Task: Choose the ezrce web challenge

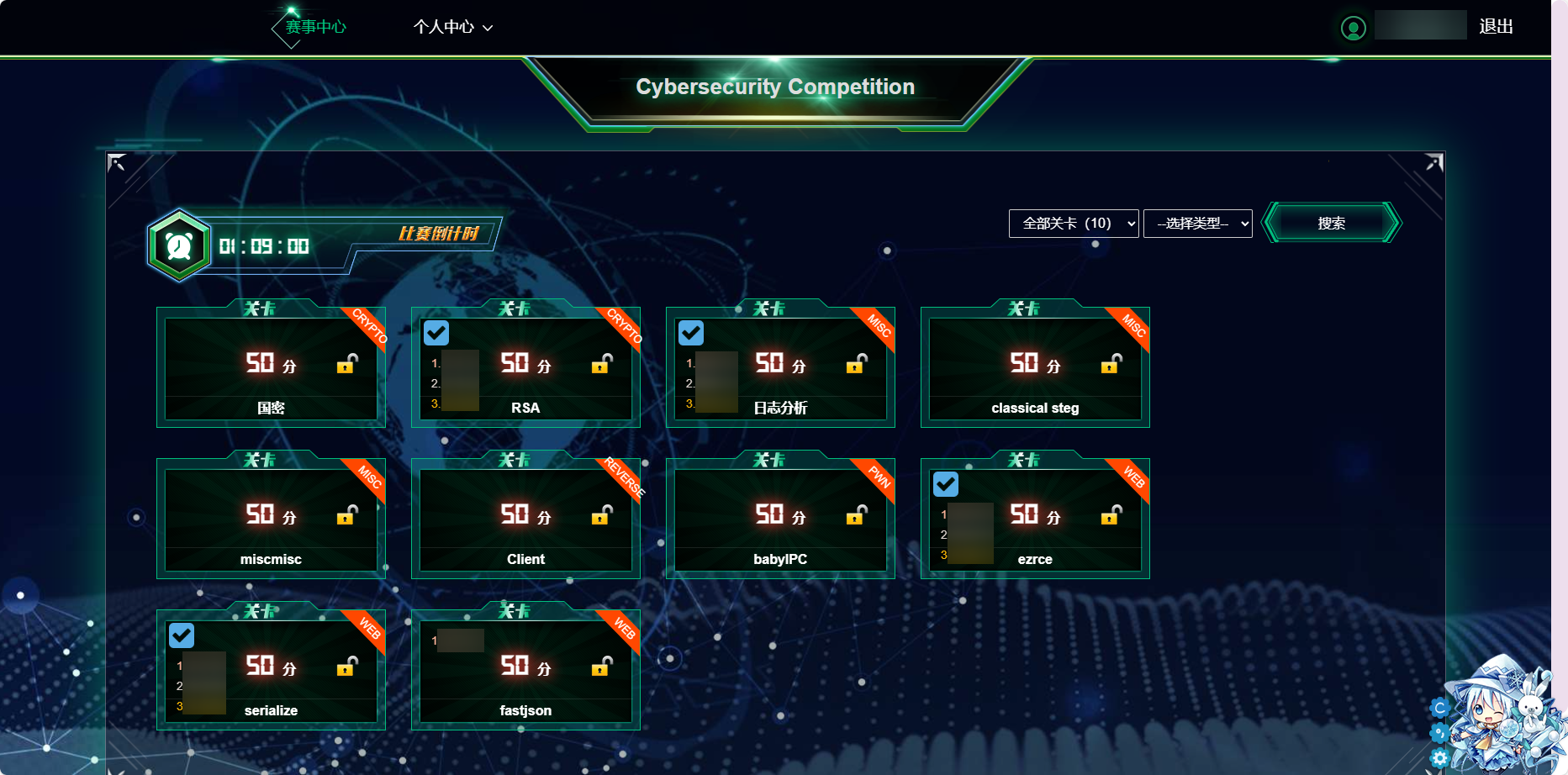Action: [x=1035, y=519]
